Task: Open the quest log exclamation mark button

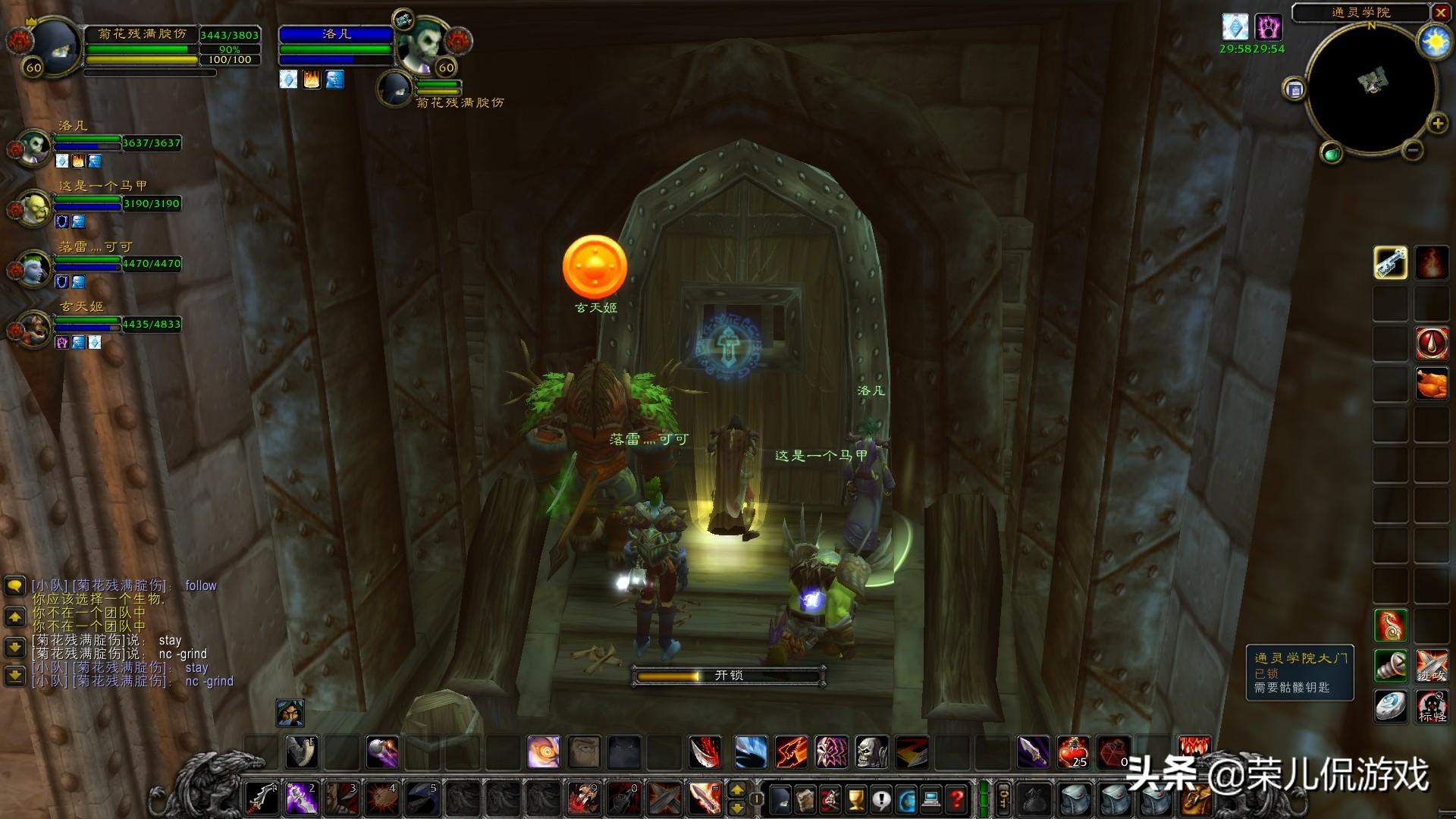Action: click(x=881, y=799)
